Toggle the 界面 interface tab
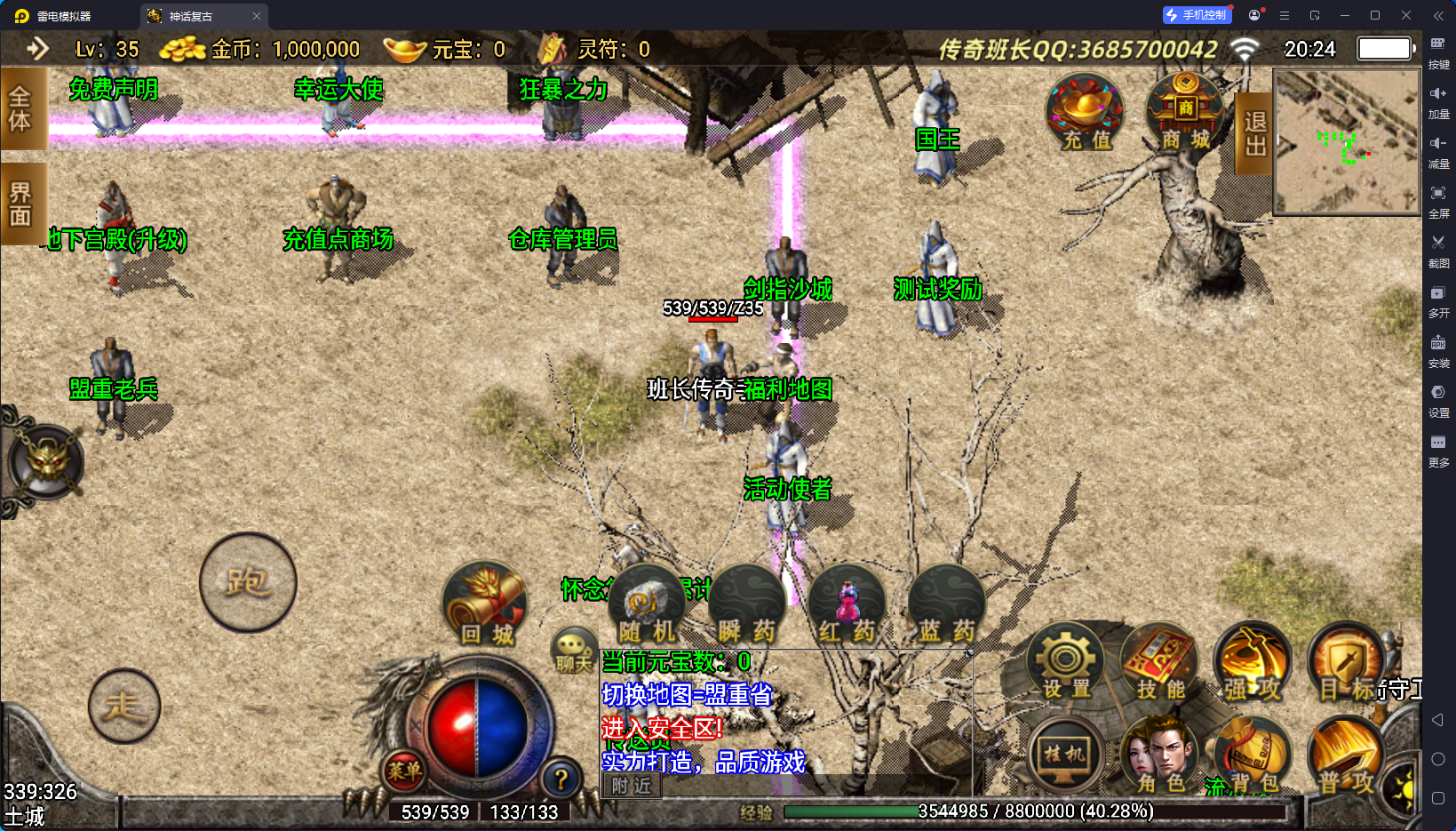 [20, 204]
